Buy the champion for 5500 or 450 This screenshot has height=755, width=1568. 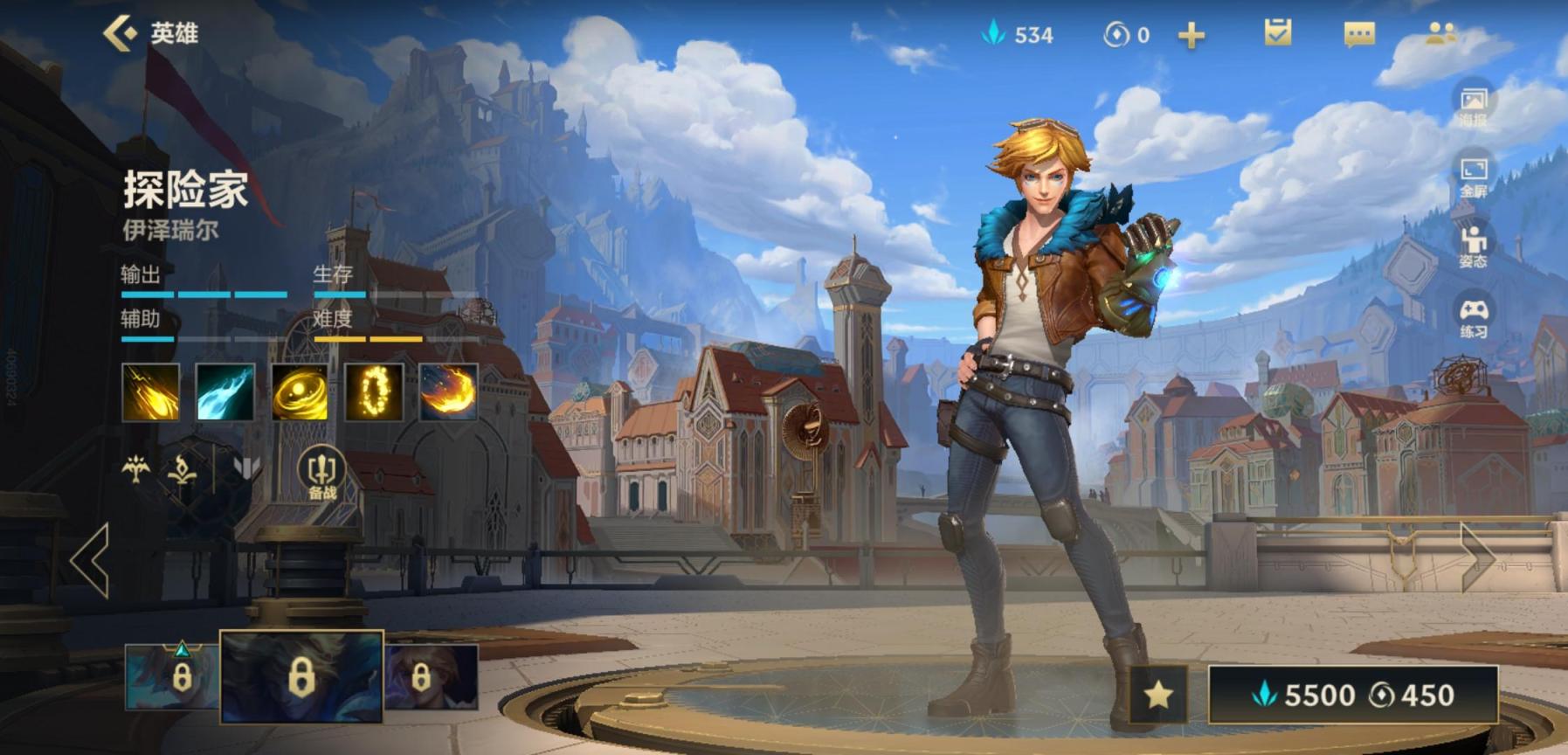click(x=1353, y=695)
